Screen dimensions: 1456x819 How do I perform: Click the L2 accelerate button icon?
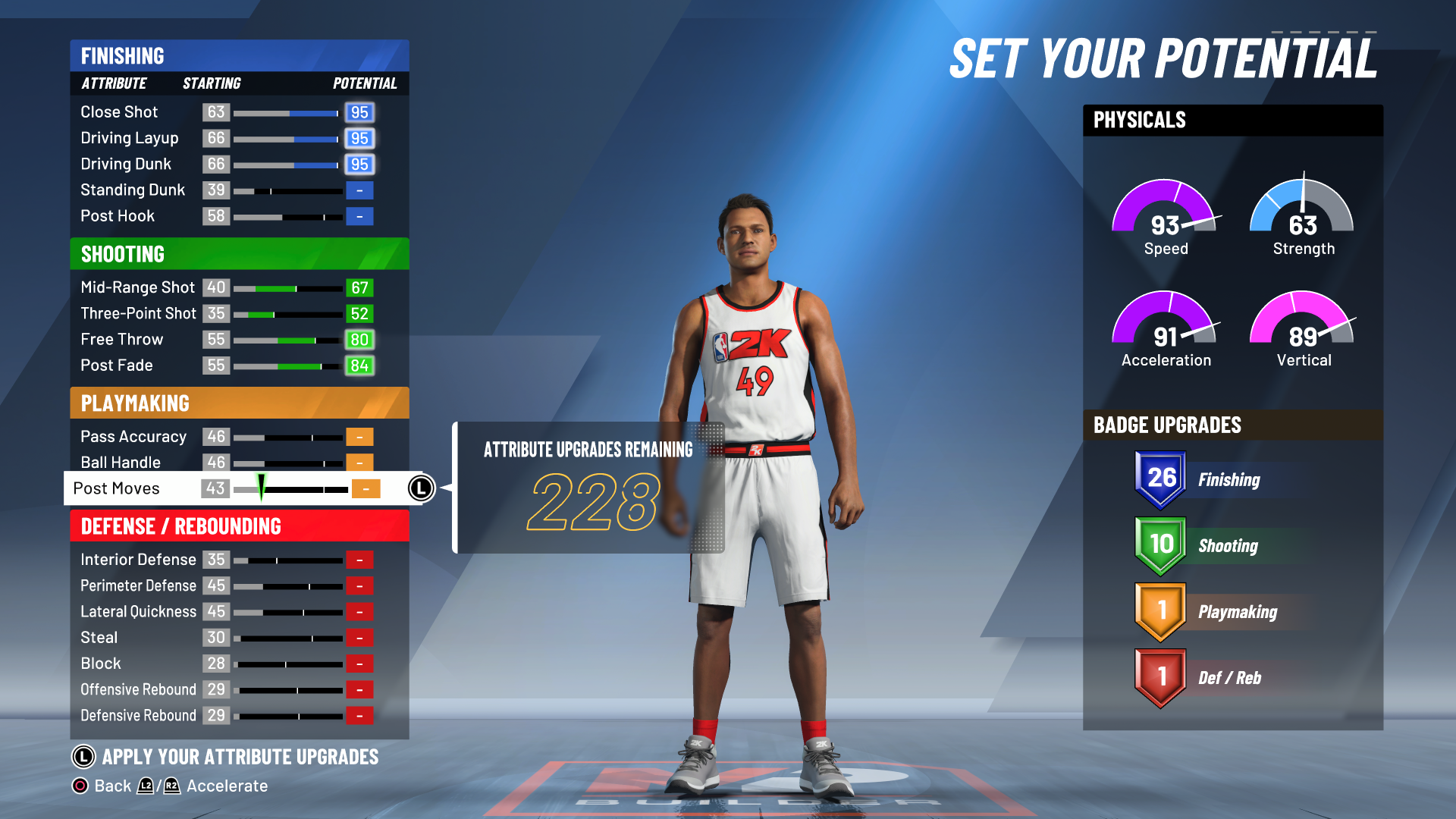146,786
